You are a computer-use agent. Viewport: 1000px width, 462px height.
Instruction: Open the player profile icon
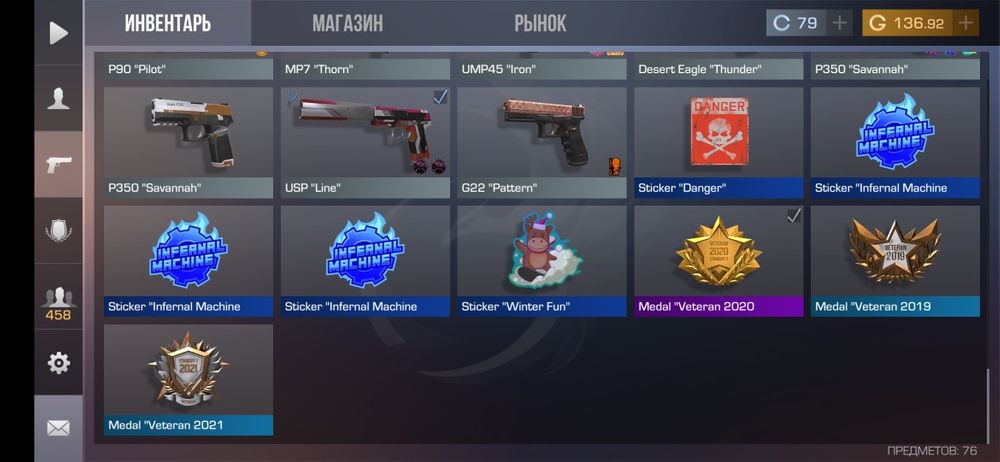click(59, 98)
